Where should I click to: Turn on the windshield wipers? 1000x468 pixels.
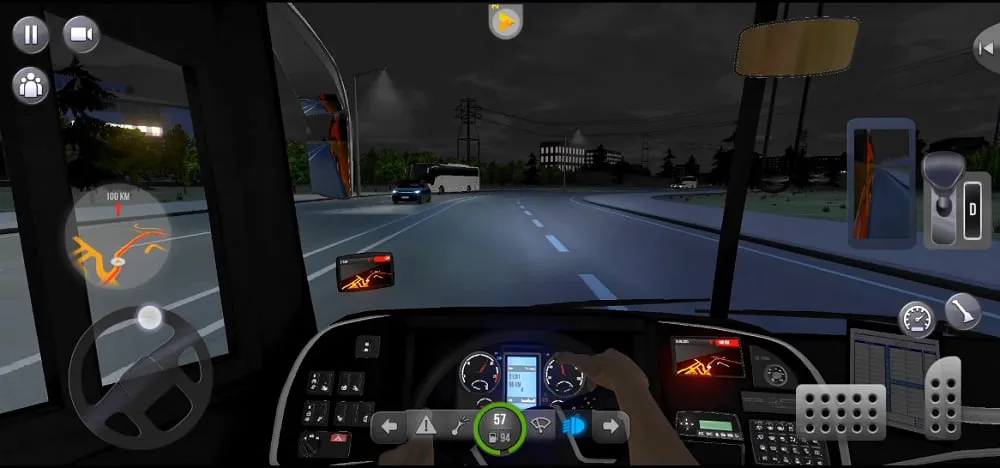[x=540, y=427]
